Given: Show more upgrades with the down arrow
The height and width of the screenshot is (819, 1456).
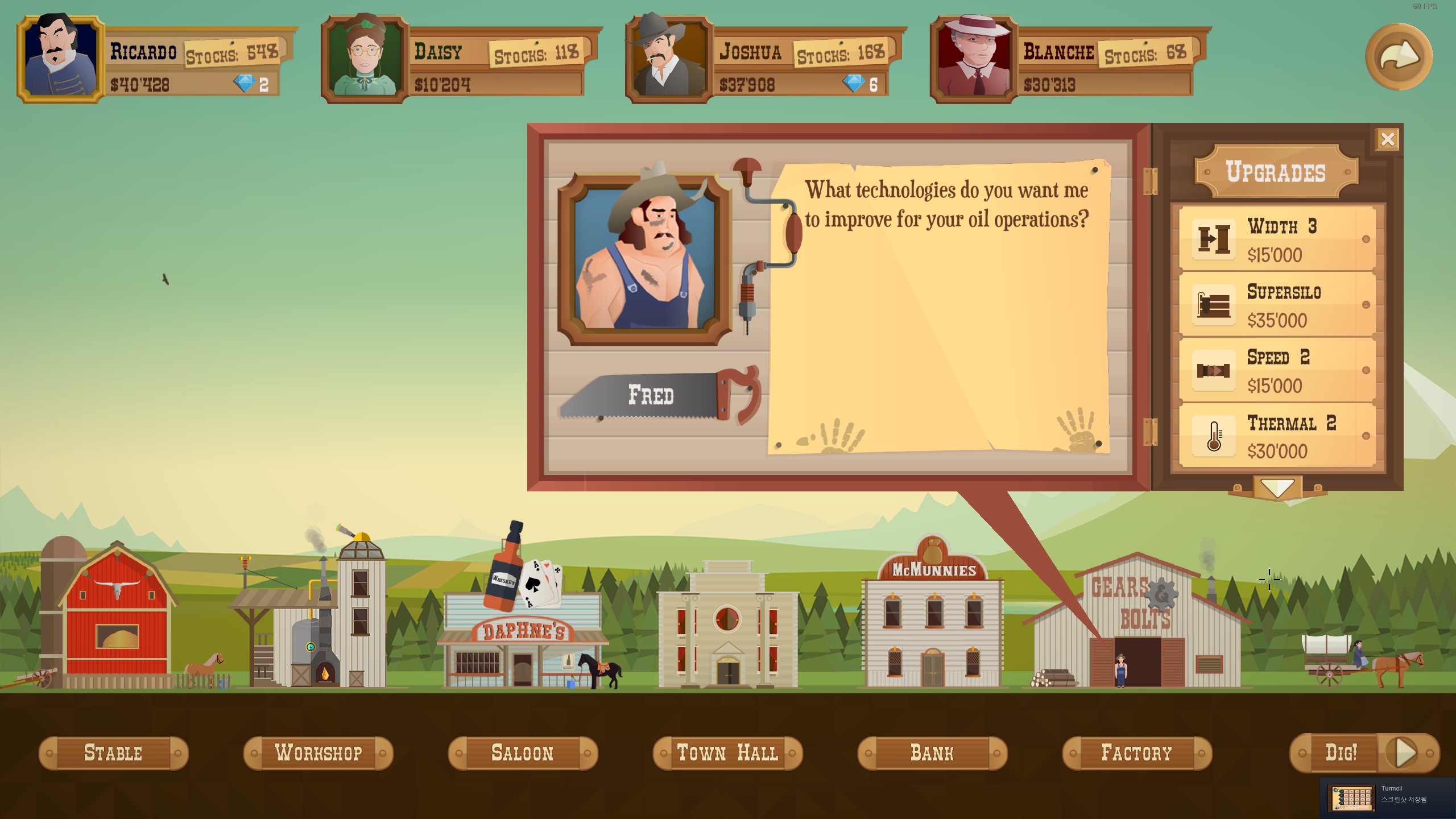Looking at the screenshot, I should point(1277,488).
